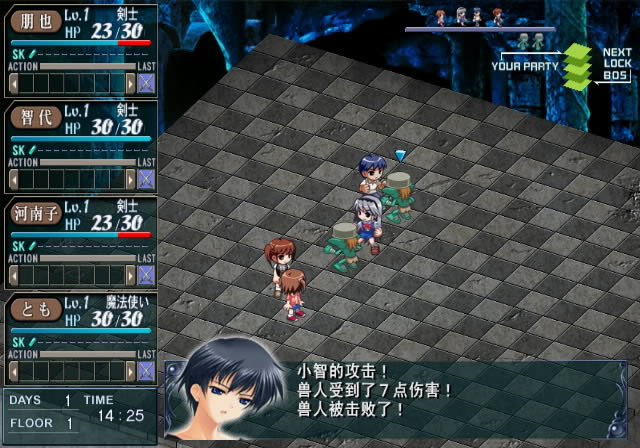Viewport: 640px width, 448px height.
Task: Click the green floor stack indicator
Action: (x=579, y=65)
